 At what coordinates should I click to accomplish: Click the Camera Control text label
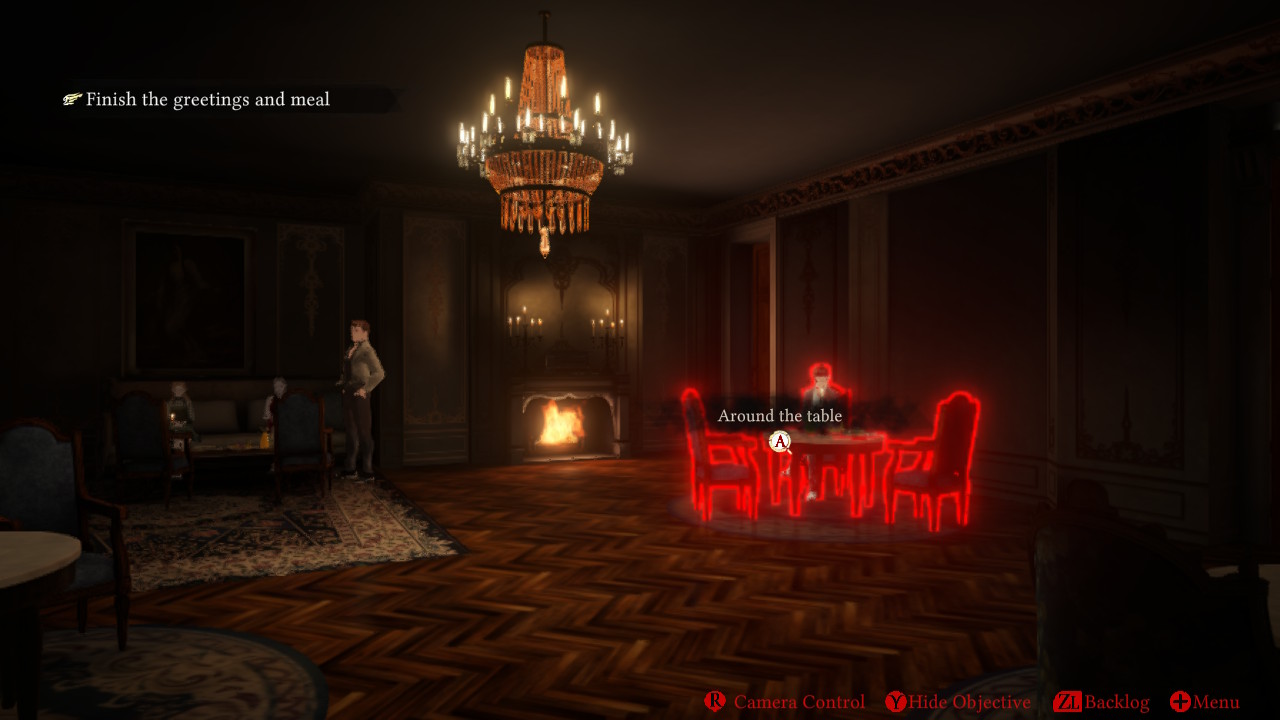[x=799, y=702]
